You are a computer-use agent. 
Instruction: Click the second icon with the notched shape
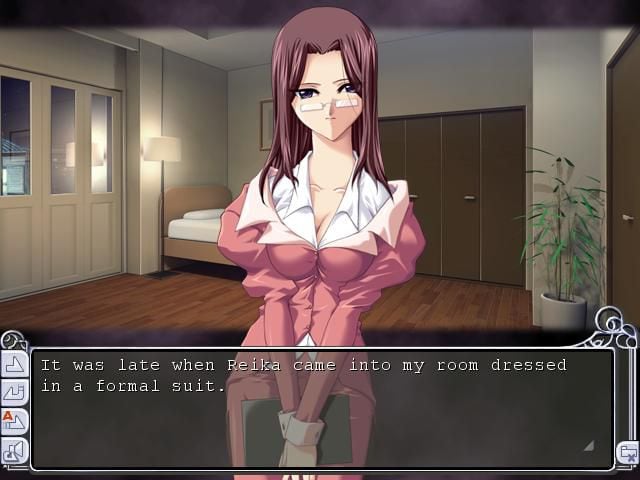15,393
